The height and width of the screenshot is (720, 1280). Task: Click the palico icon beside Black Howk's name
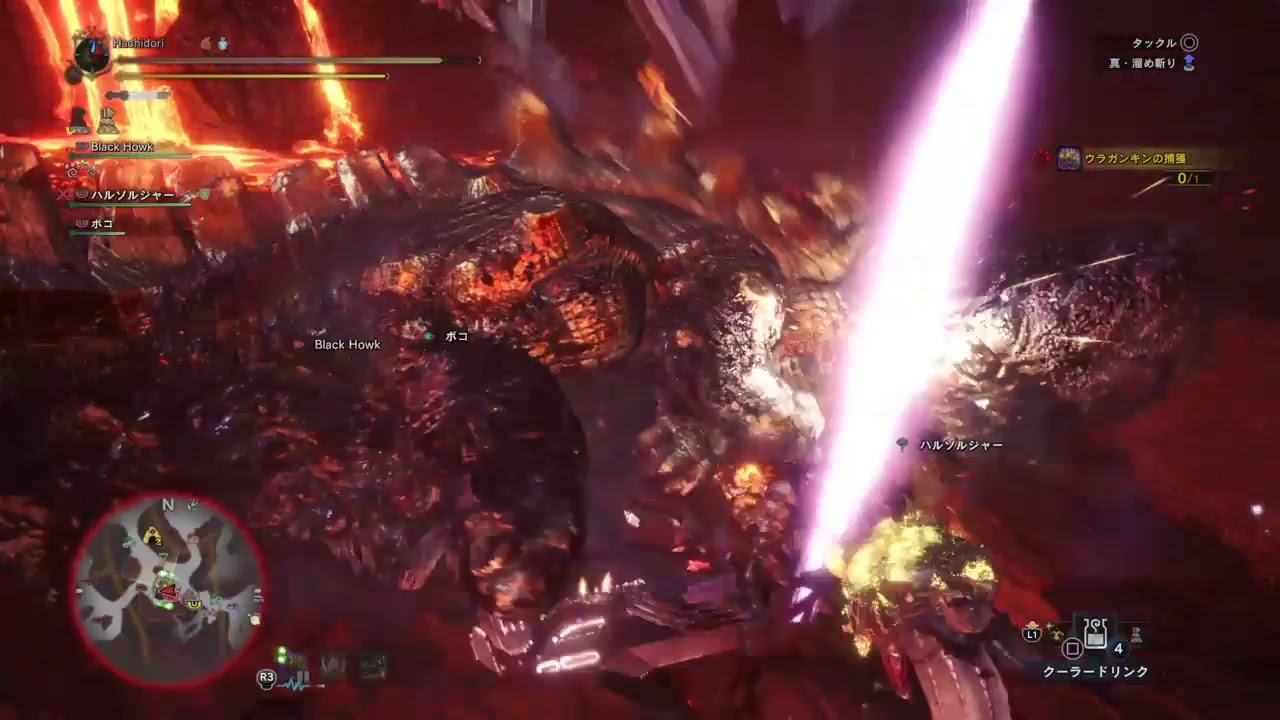point(80,147)
